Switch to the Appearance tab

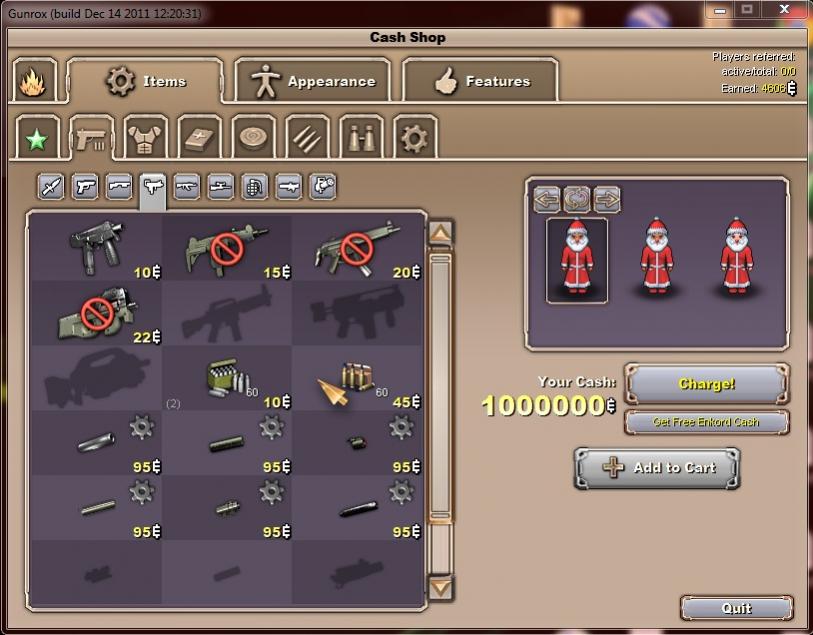[x=312, y=82]
